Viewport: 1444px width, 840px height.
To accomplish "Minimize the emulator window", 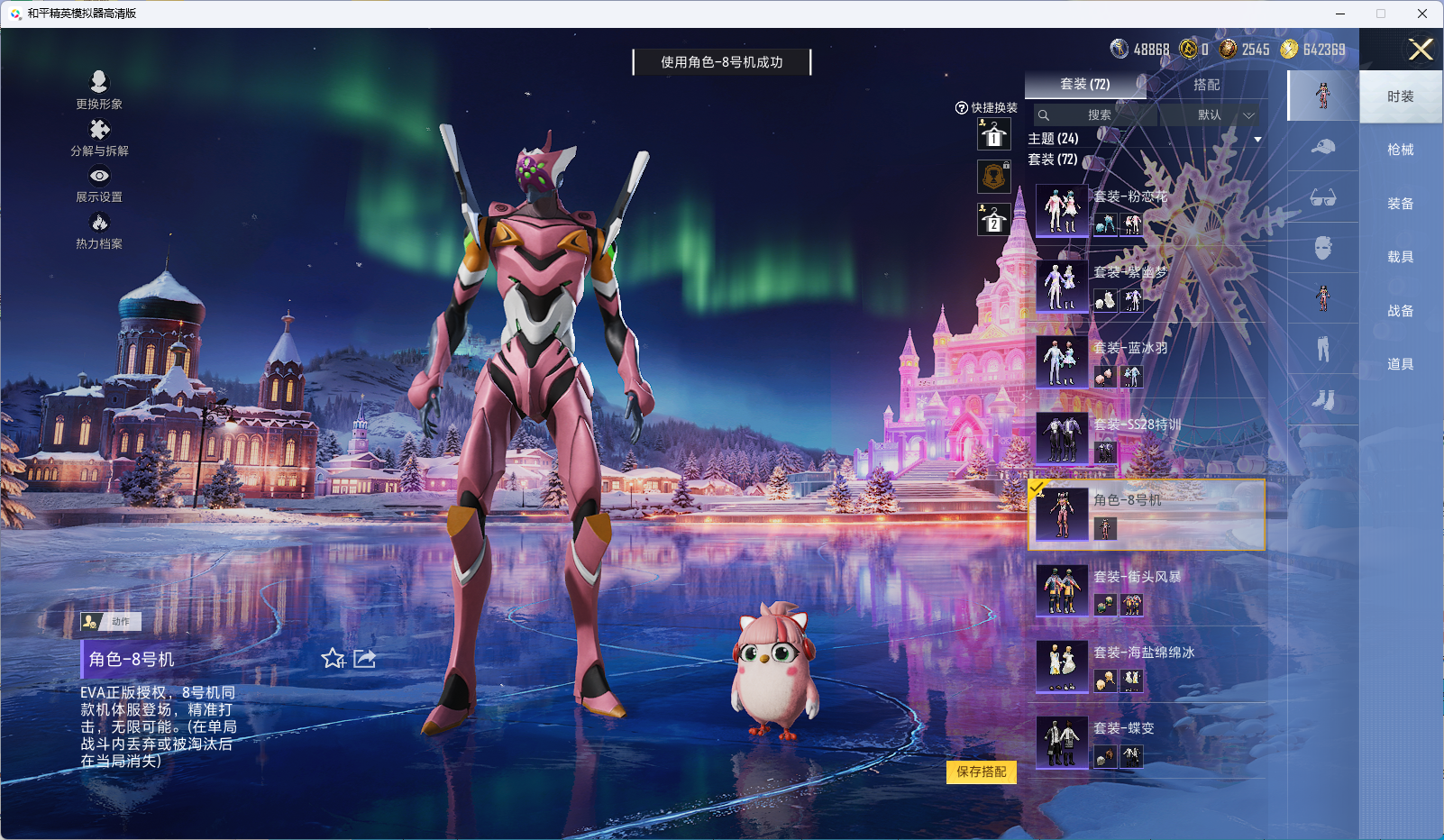I will click(1340, 14).
